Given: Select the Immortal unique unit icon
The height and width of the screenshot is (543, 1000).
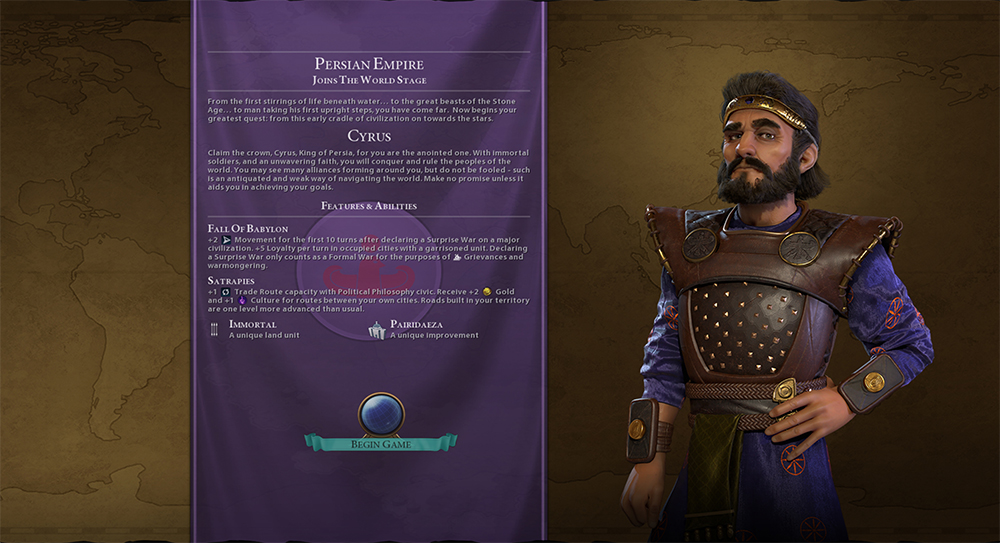Looking at the screenshot, I should [x=214, y=330].
